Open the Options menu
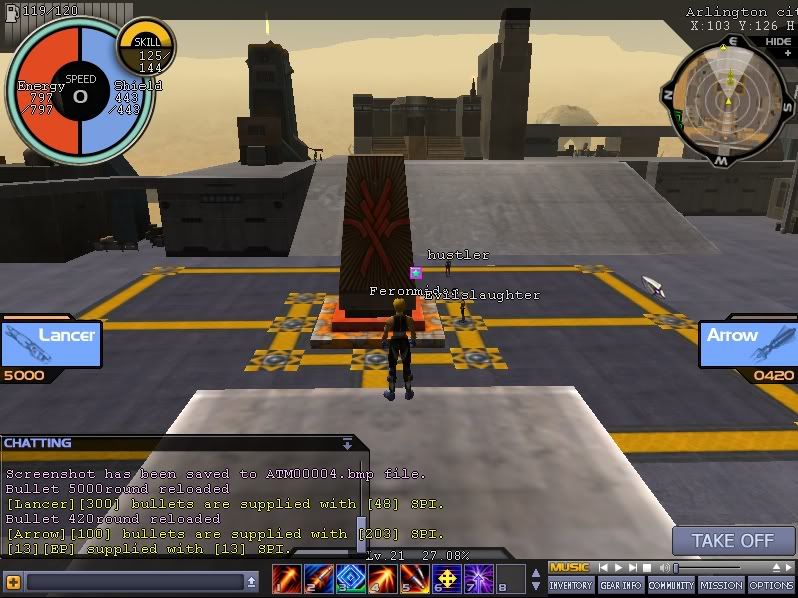Viewport: 798px width, 598px height. tap(771, 585)
